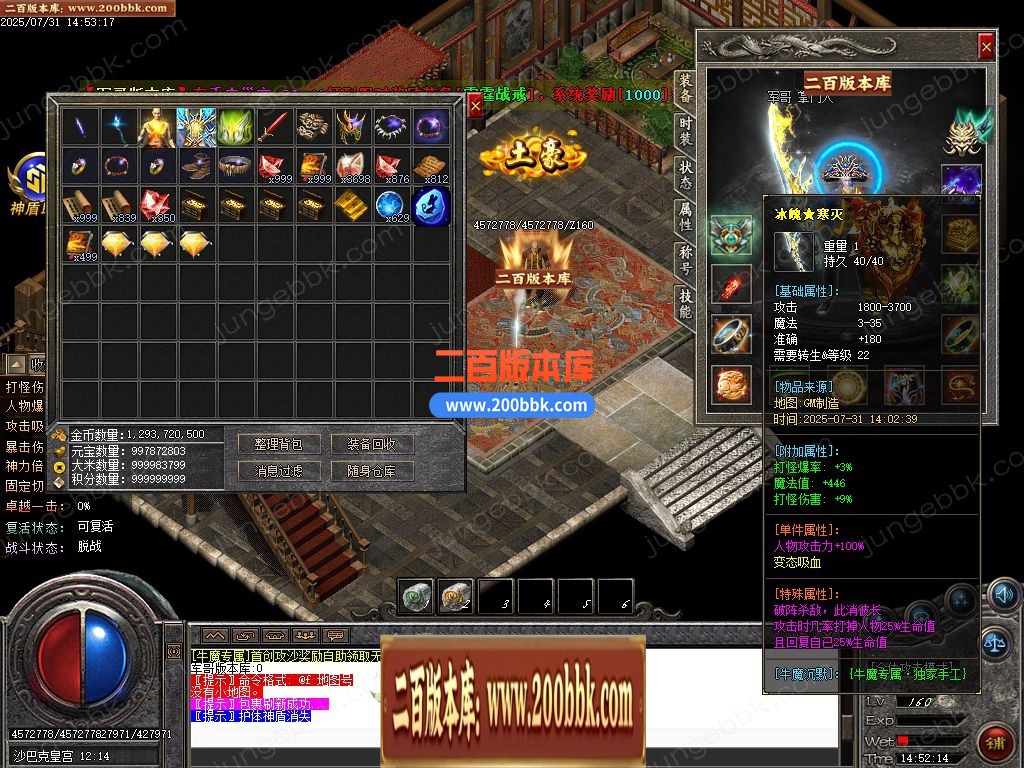Toggle the sound speaker button
The image size is (1024, 768).
1001,595
